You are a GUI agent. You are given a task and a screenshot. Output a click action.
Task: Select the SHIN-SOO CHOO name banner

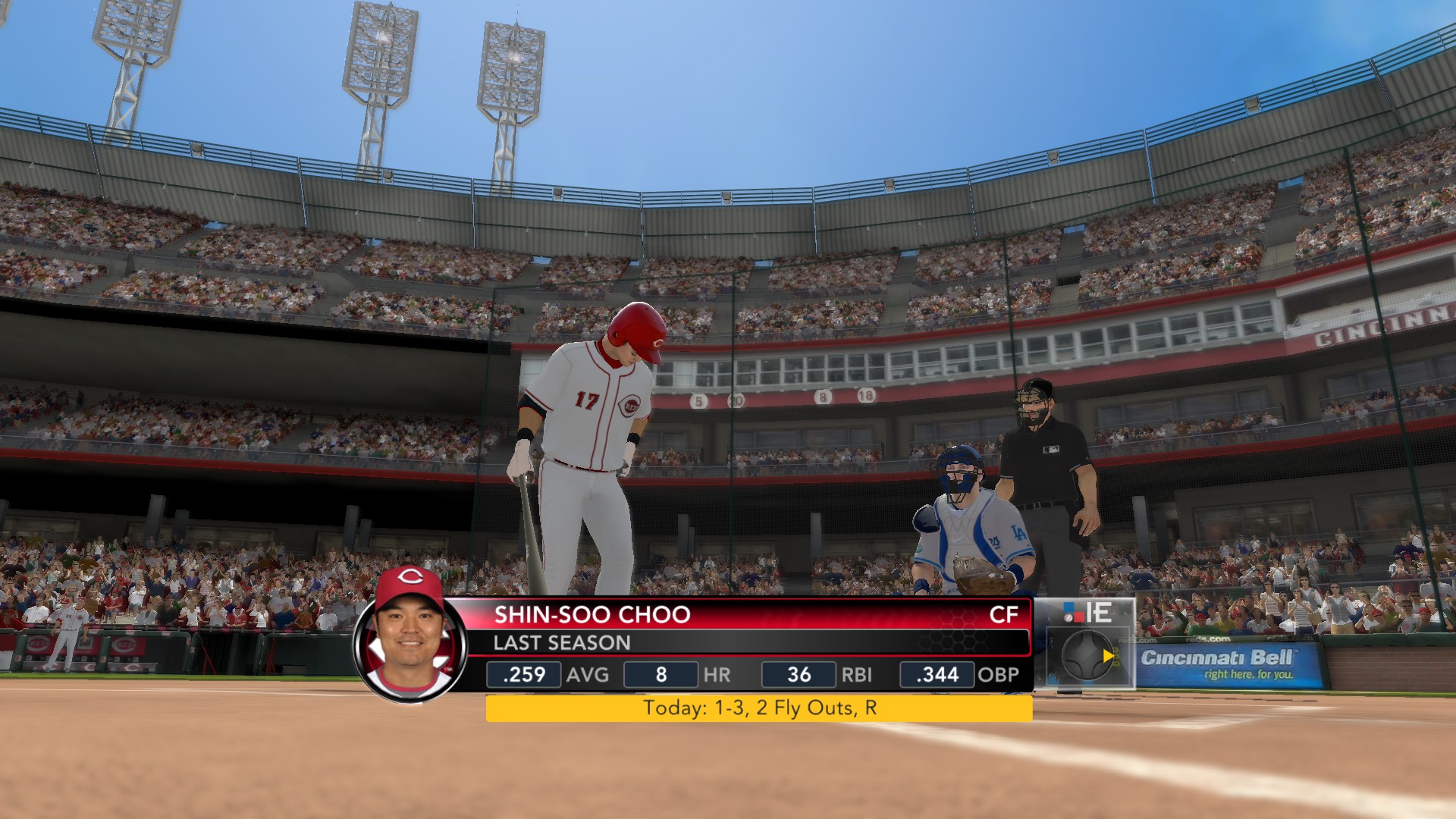(x=591, y=616)
